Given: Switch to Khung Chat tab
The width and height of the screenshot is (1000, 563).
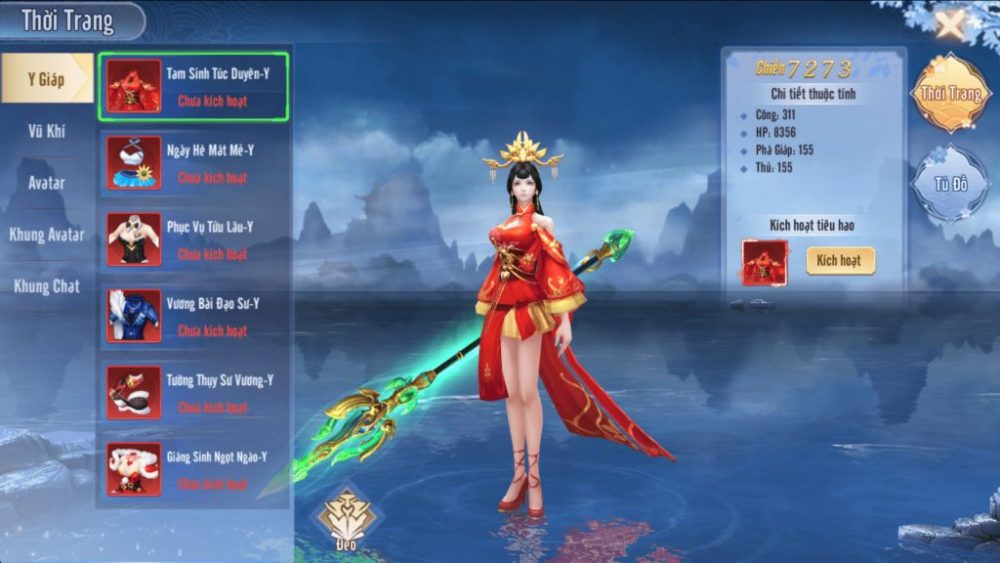Looking at the screenshot, I should pyautogui.click(x=46, y=287).
